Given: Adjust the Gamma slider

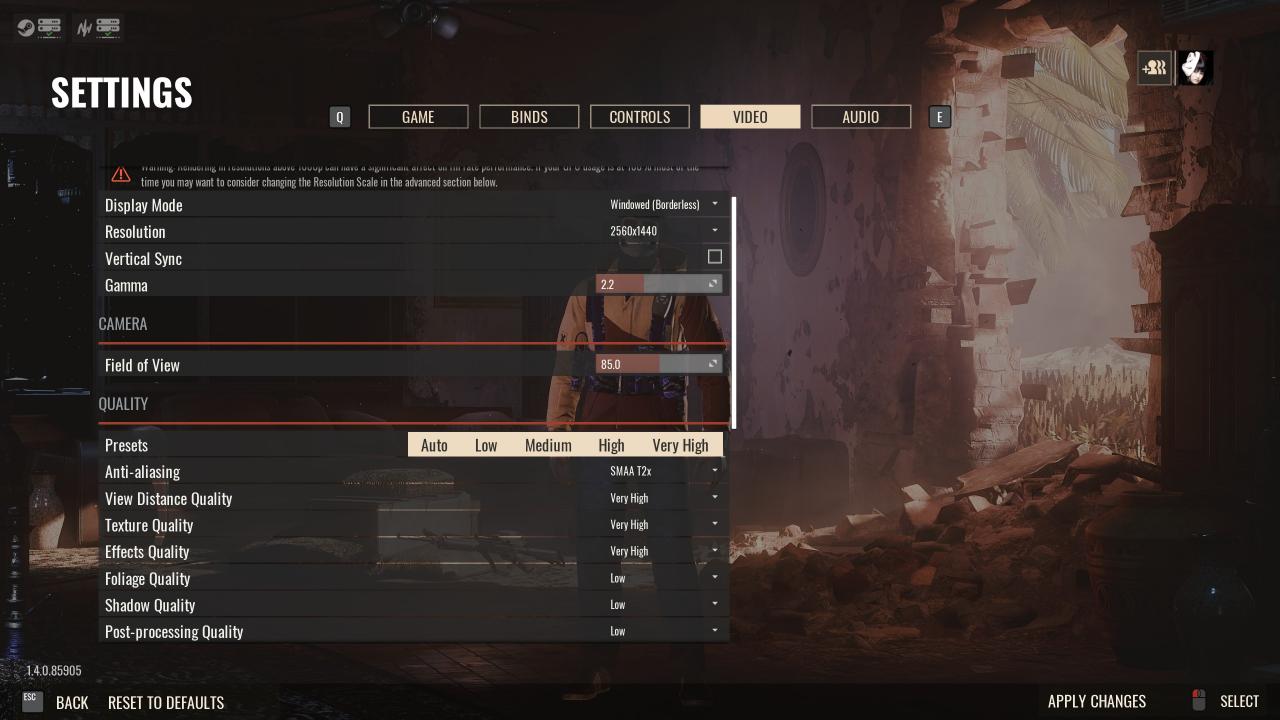Looking at the screenshot, I should point(658,285).
